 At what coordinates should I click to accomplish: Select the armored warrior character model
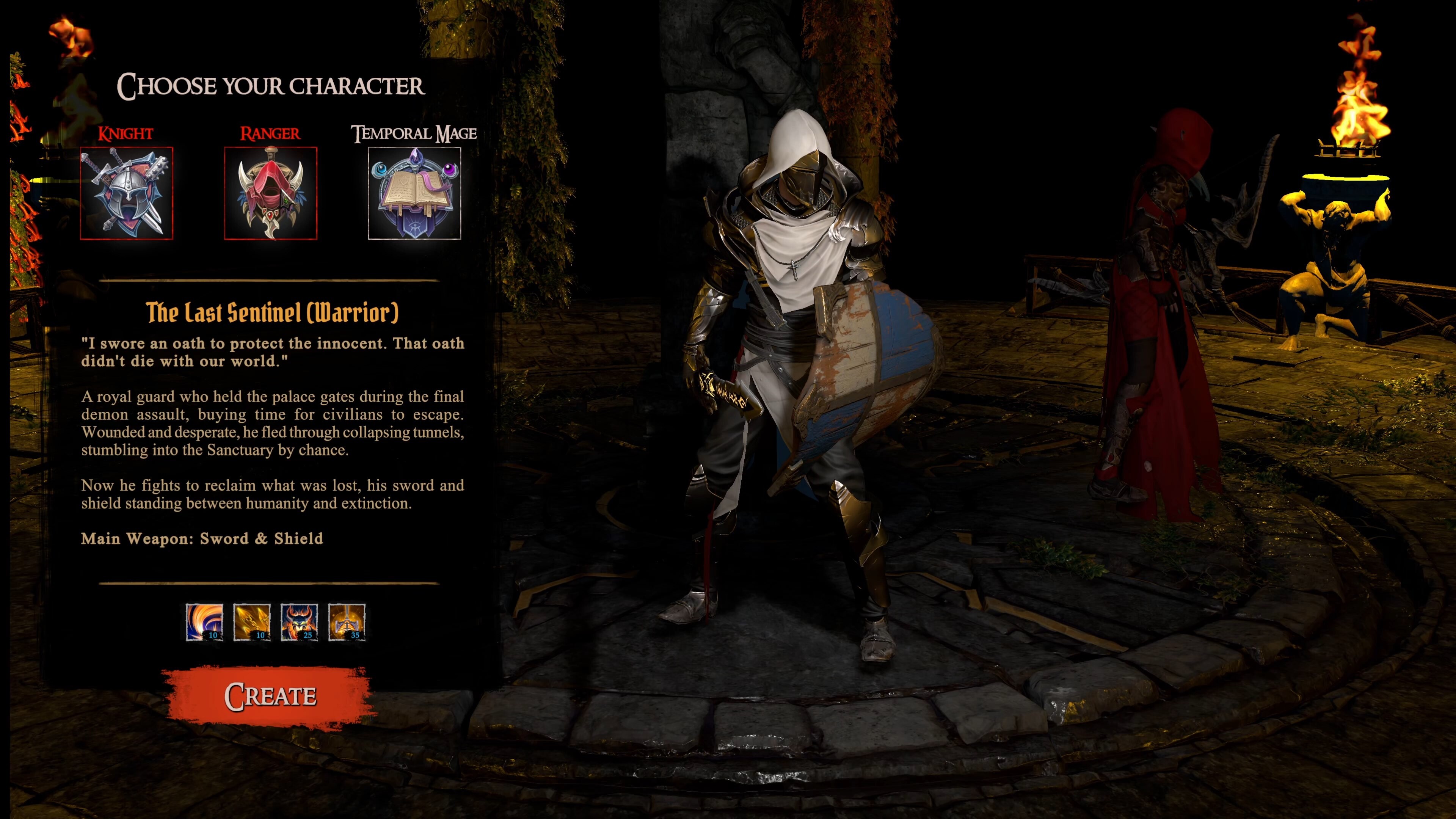tap(791, 395)
